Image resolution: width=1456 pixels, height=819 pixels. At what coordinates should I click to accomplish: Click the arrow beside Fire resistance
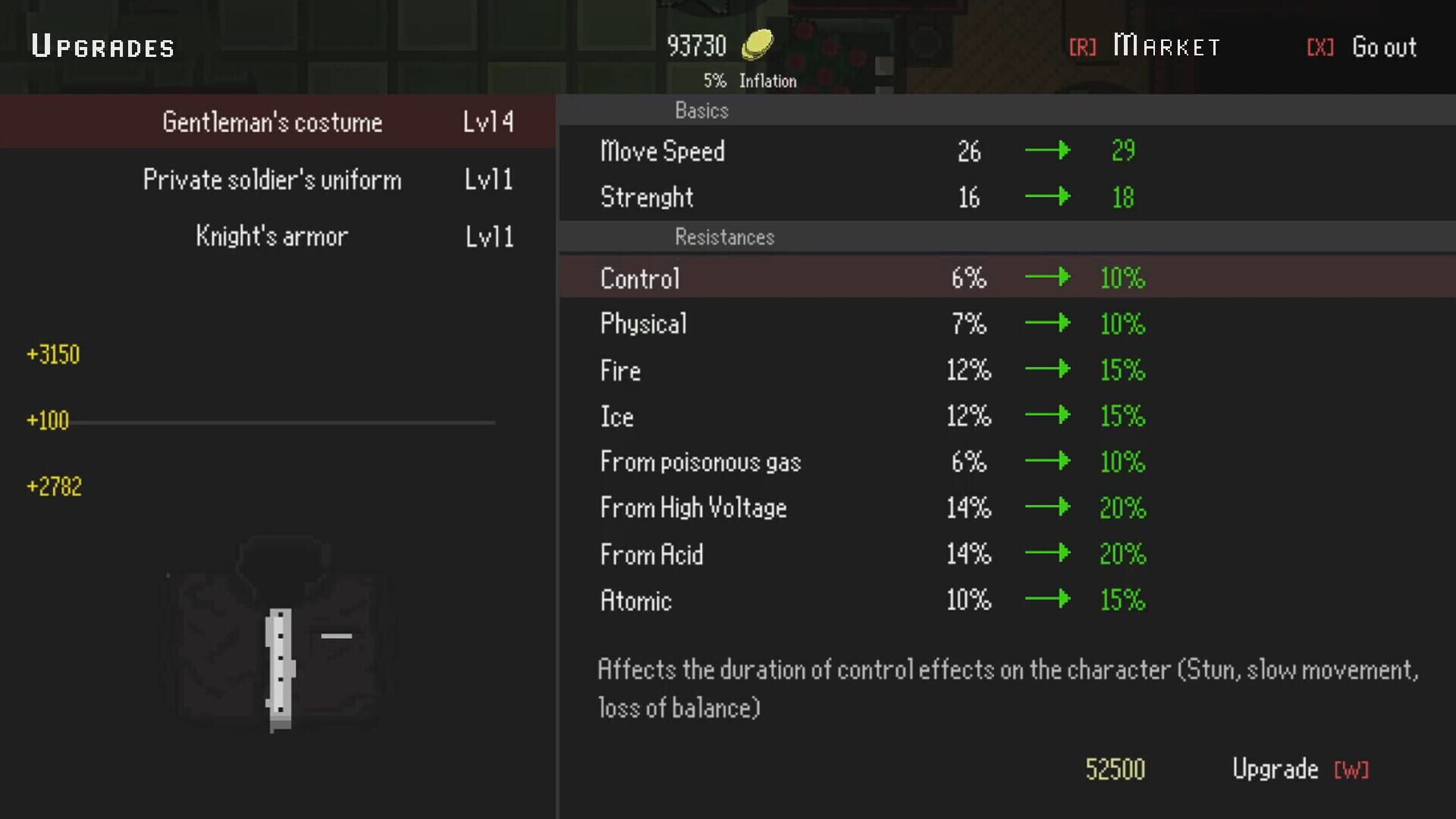click(x=1048, y=369)
